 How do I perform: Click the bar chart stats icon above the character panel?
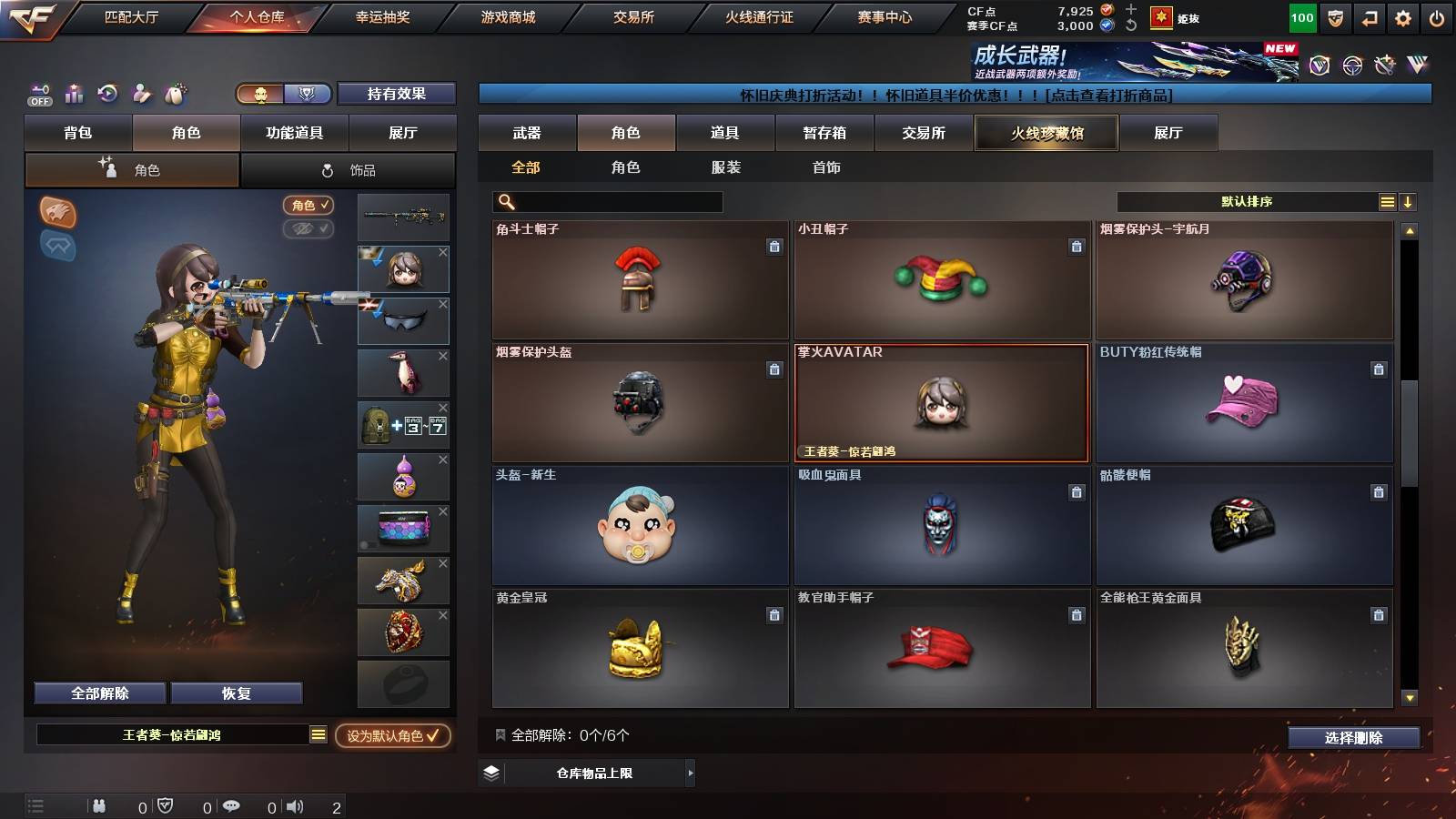point(75,94)
